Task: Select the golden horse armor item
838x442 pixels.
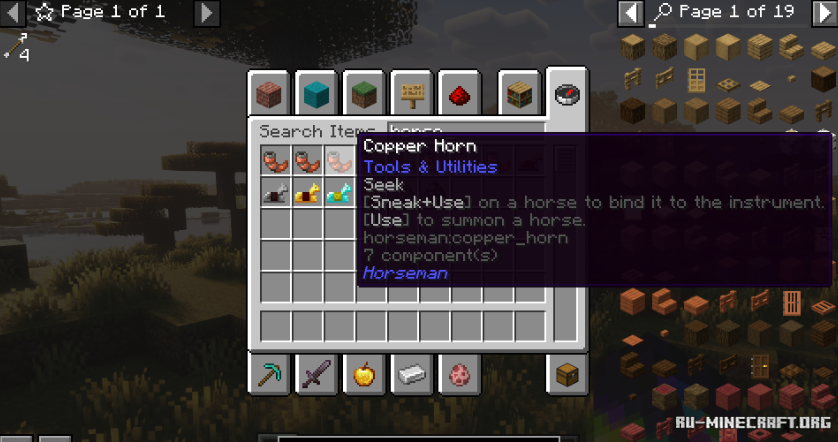Action: 308,192
